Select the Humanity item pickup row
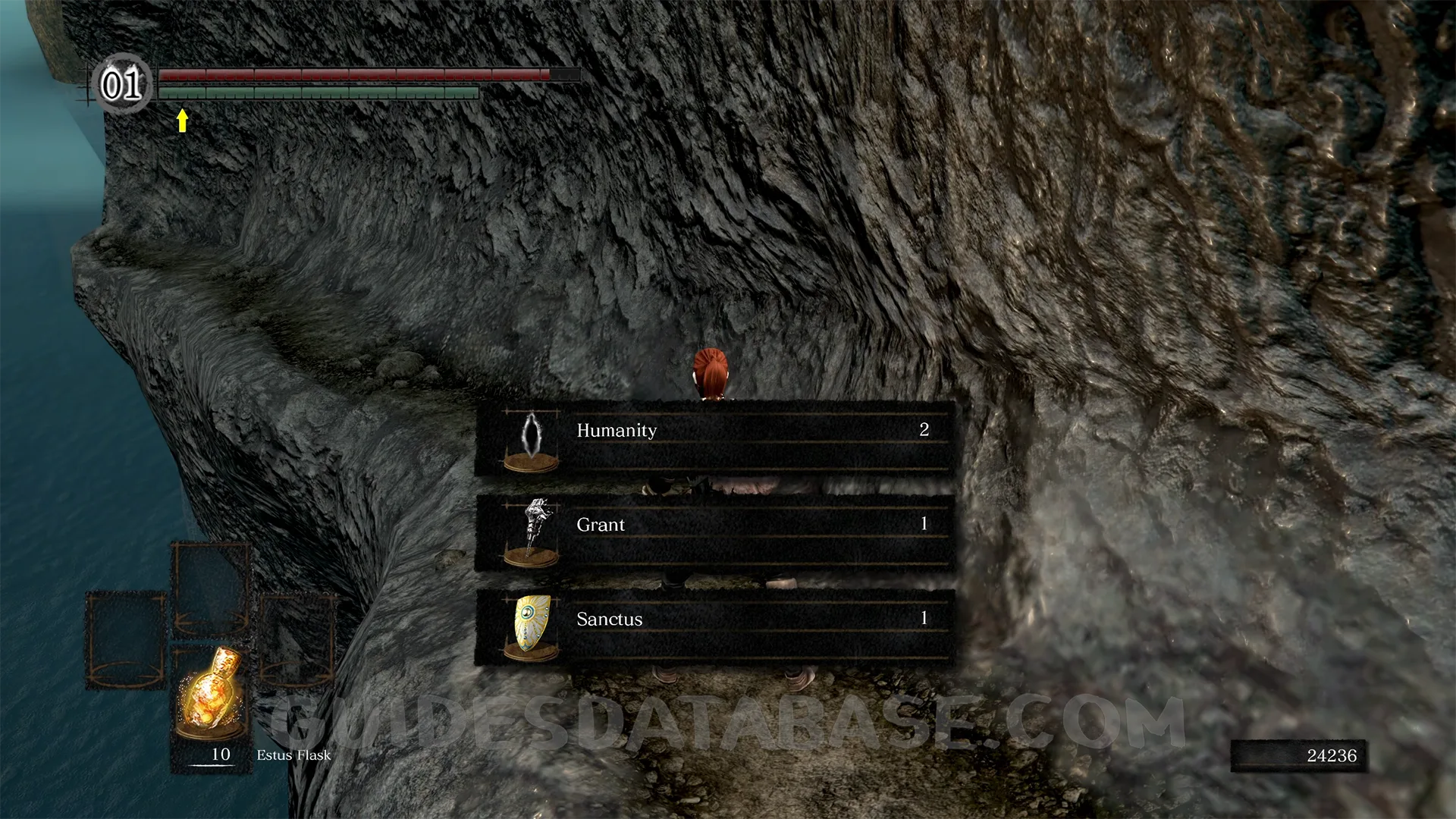Viewport: 1456px width, 819px height. point(714,438)
